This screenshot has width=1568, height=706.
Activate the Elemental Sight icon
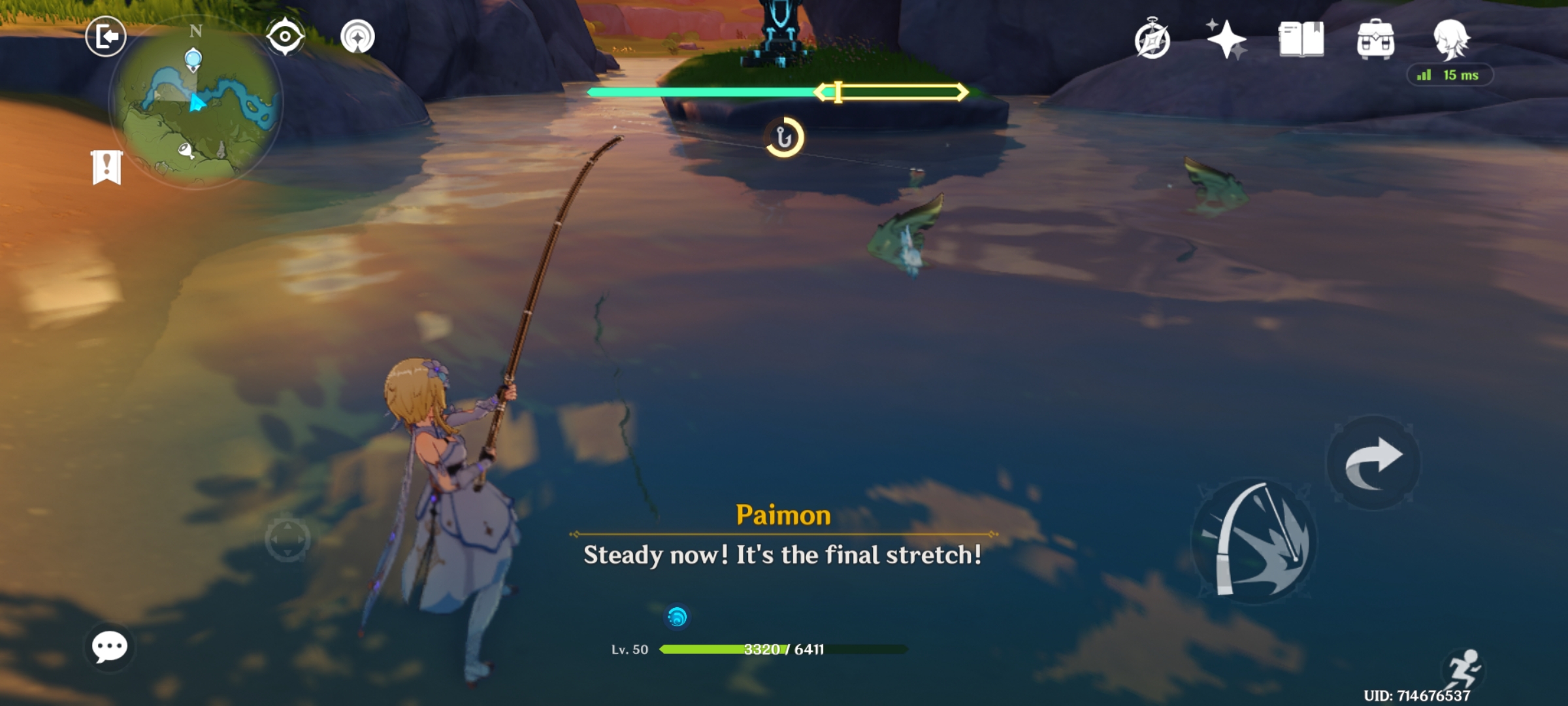click(x=284, y=37)
